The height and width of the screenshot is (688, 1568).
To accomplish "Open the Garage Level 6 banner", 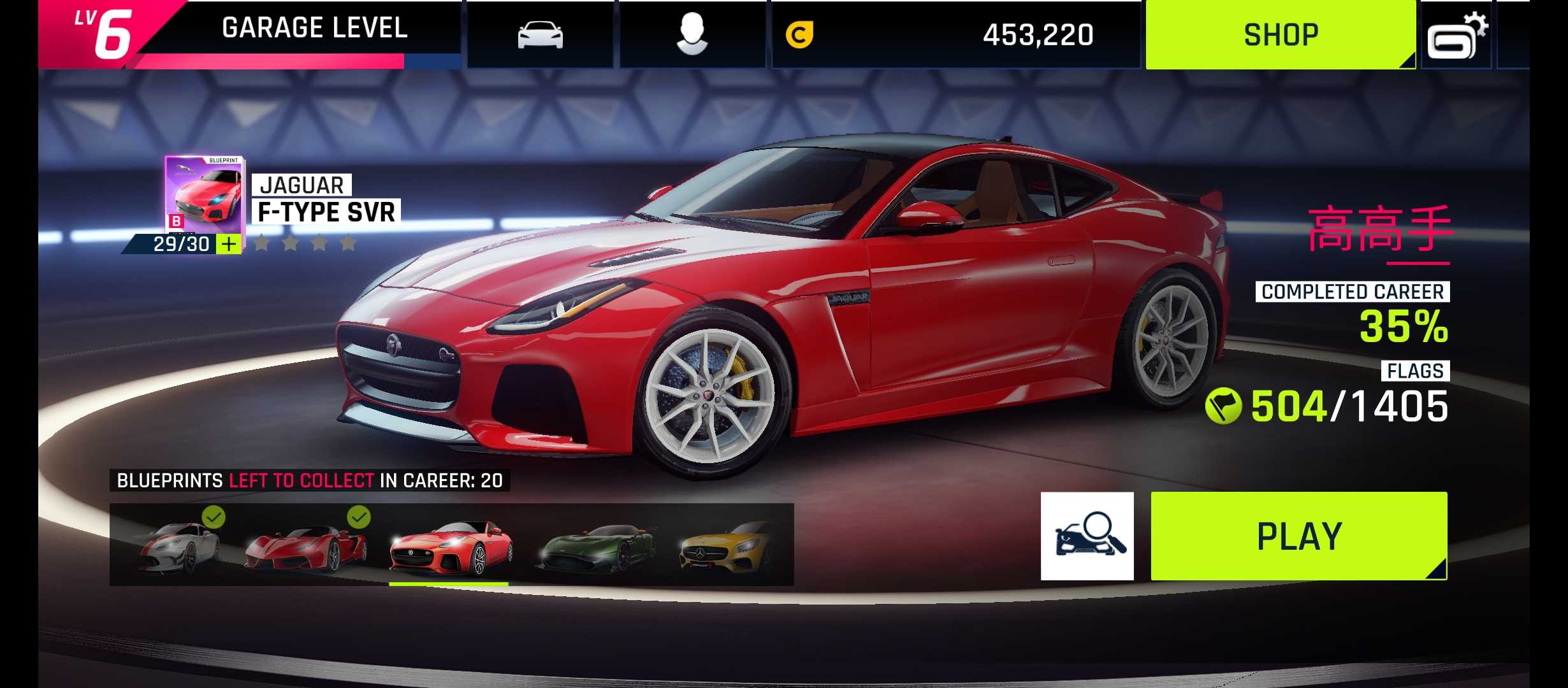I will pos(249,34).
